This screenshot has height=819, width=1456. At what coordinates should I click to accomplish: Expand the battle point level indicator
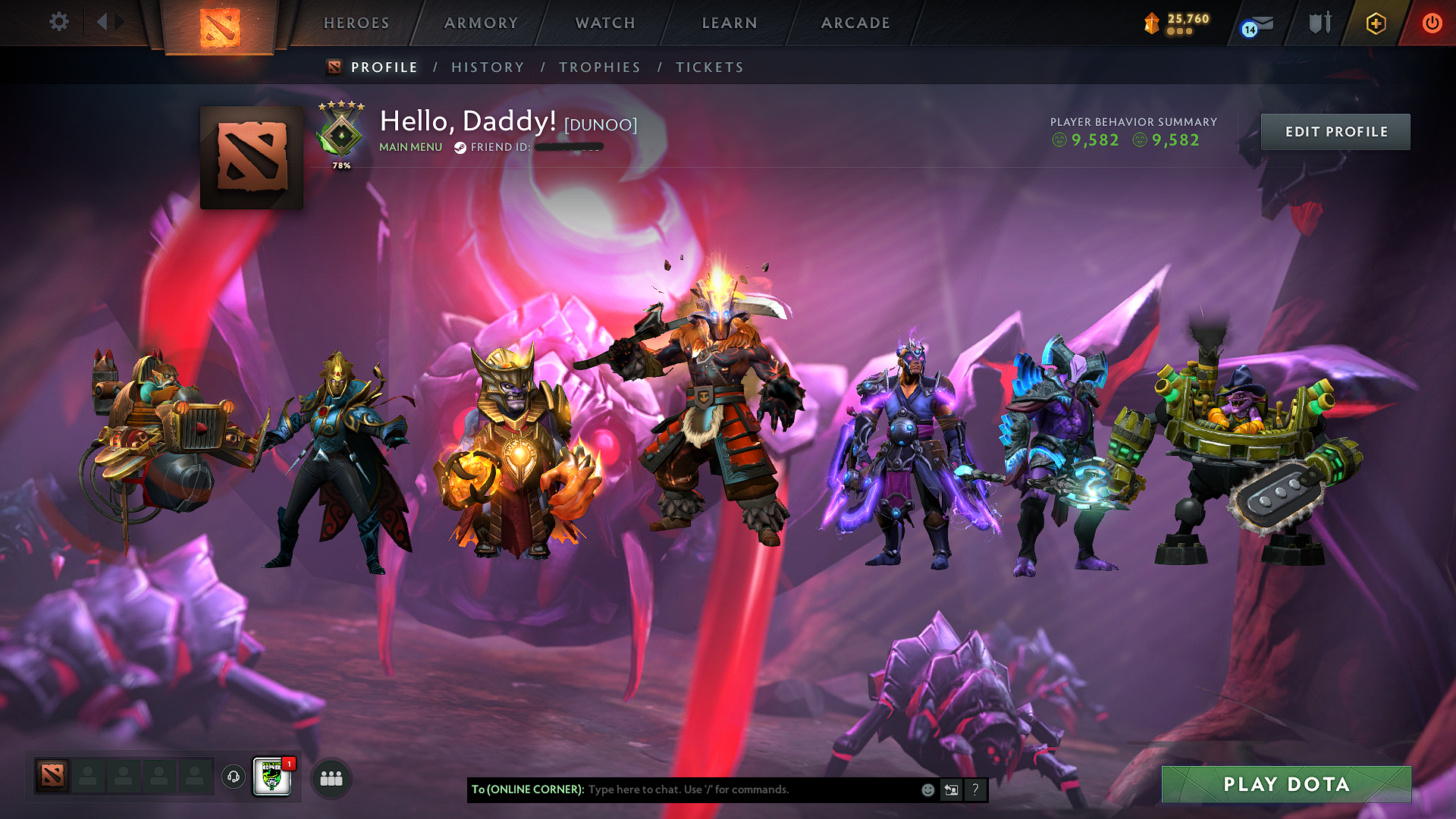point(1172,23)
